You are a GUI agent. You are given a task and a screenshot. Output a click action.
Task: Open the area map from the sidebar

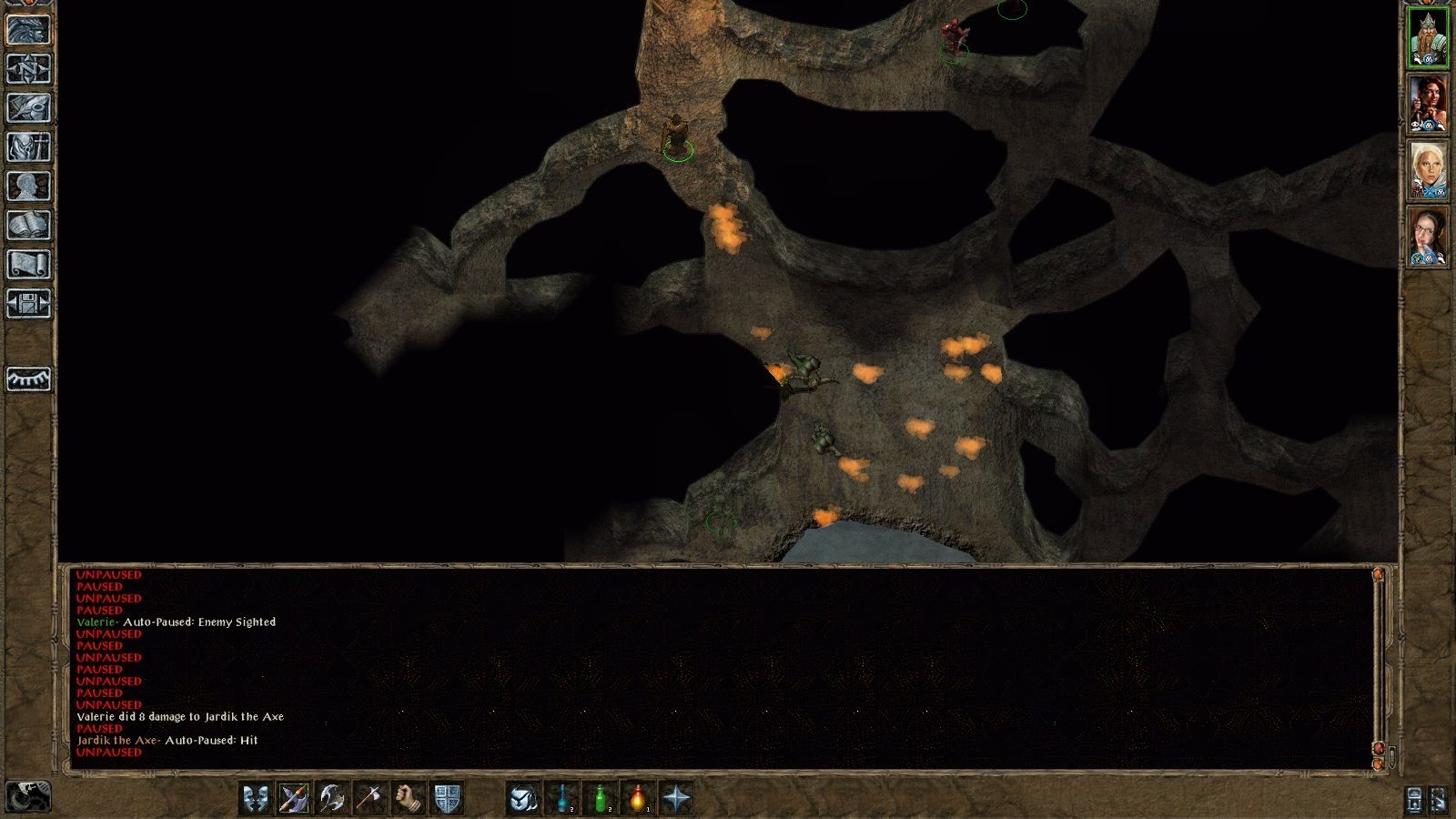coord(28,68)
